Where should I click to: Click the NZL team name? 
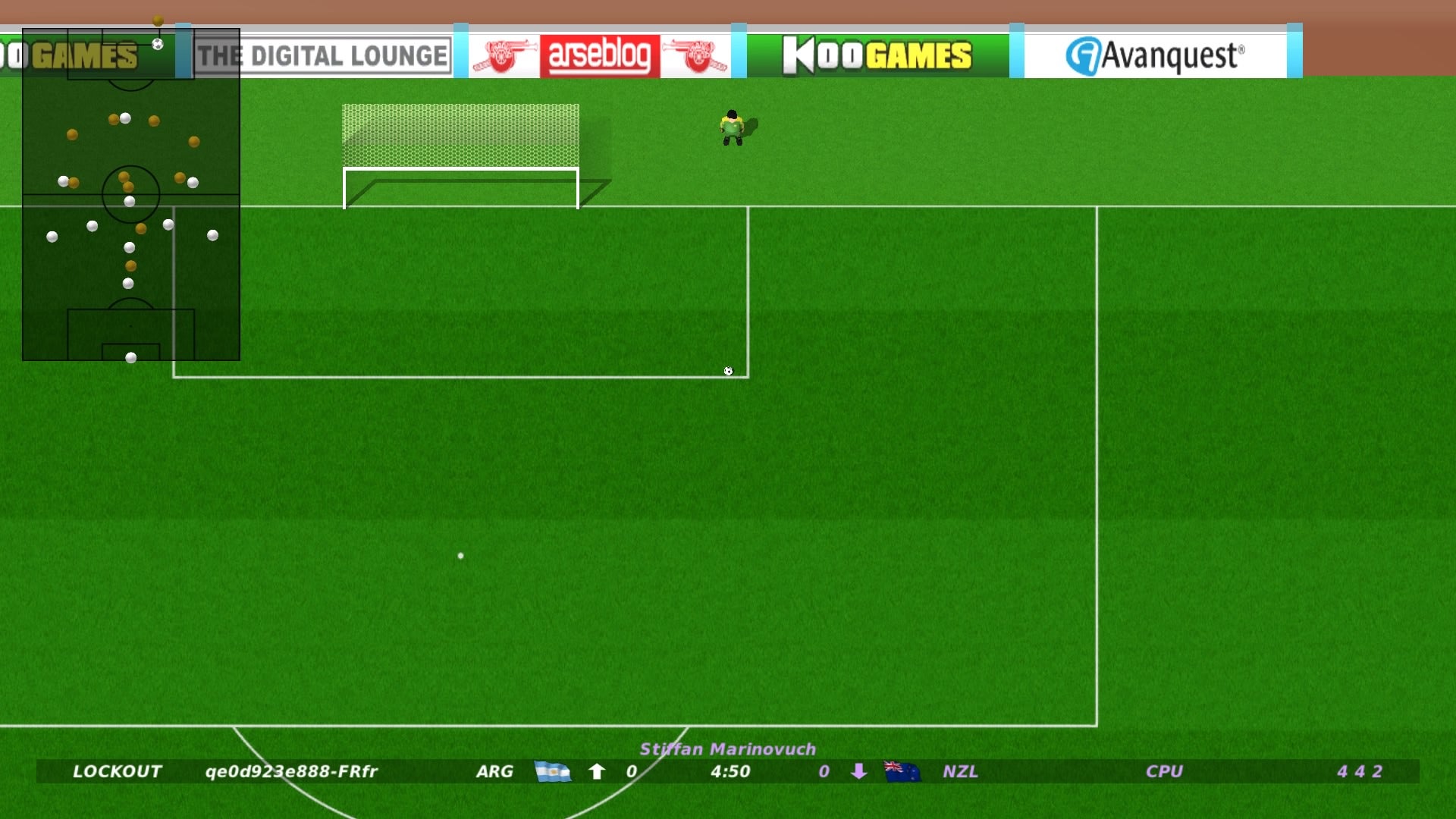(960, 771)
